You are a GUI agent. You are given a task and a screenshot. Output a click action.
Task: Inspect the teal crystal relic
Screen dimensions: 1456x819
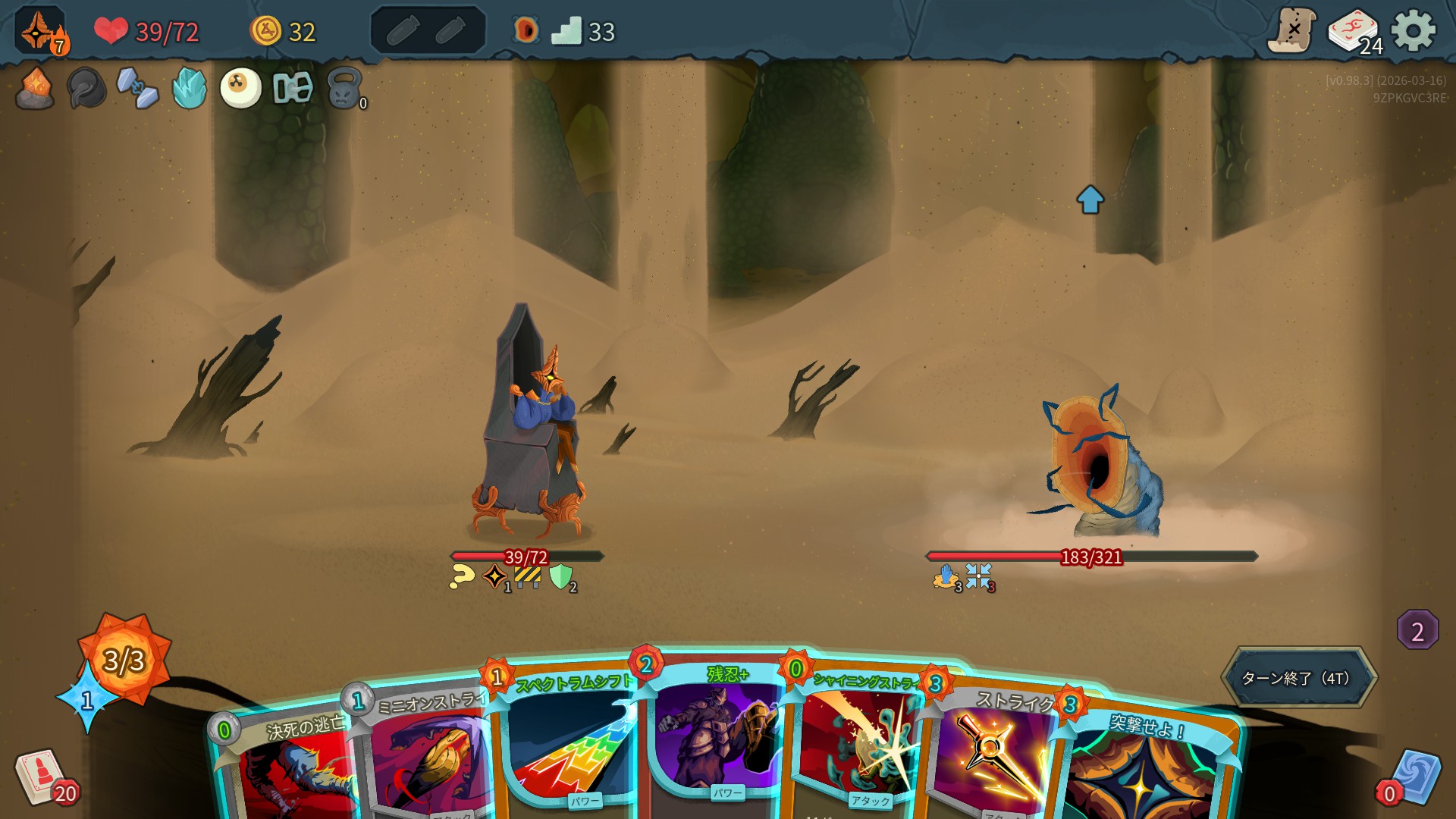point(189,89)
